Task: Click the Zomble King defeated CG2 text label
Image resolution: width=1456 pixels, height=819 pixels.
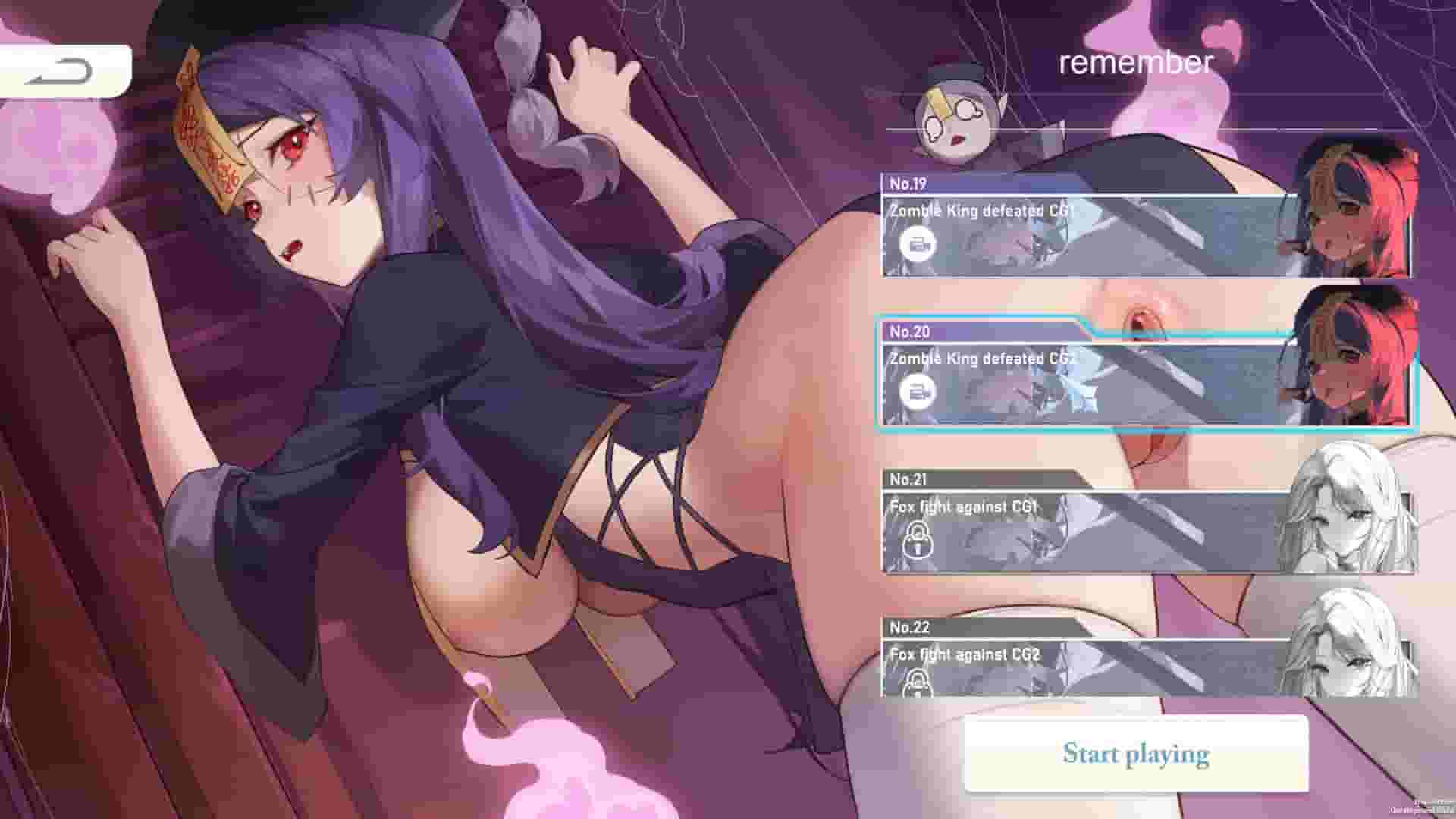Action: click(978, 359)
